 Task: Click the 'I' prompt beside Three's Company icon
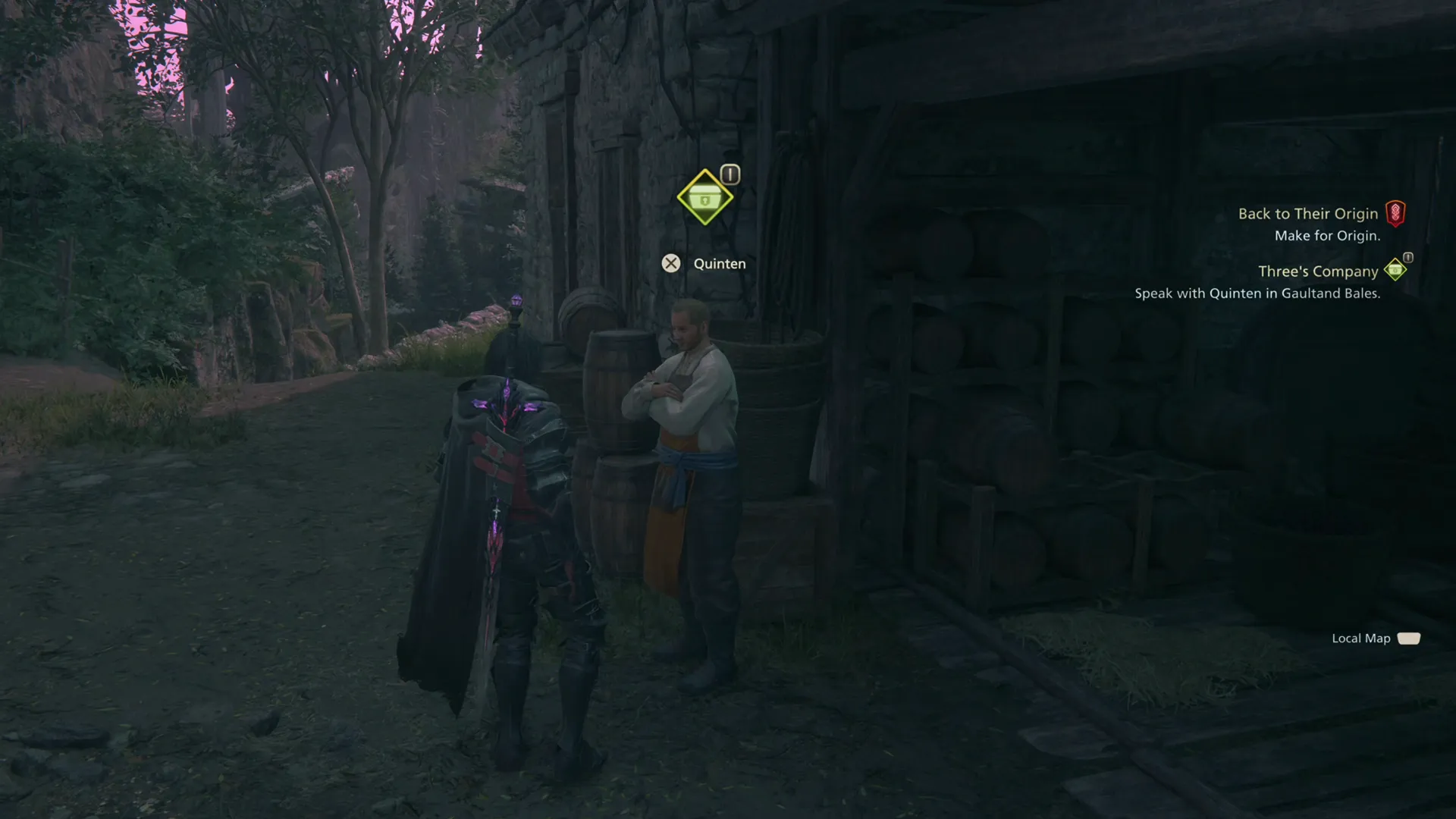click(x=1407, y=259)
